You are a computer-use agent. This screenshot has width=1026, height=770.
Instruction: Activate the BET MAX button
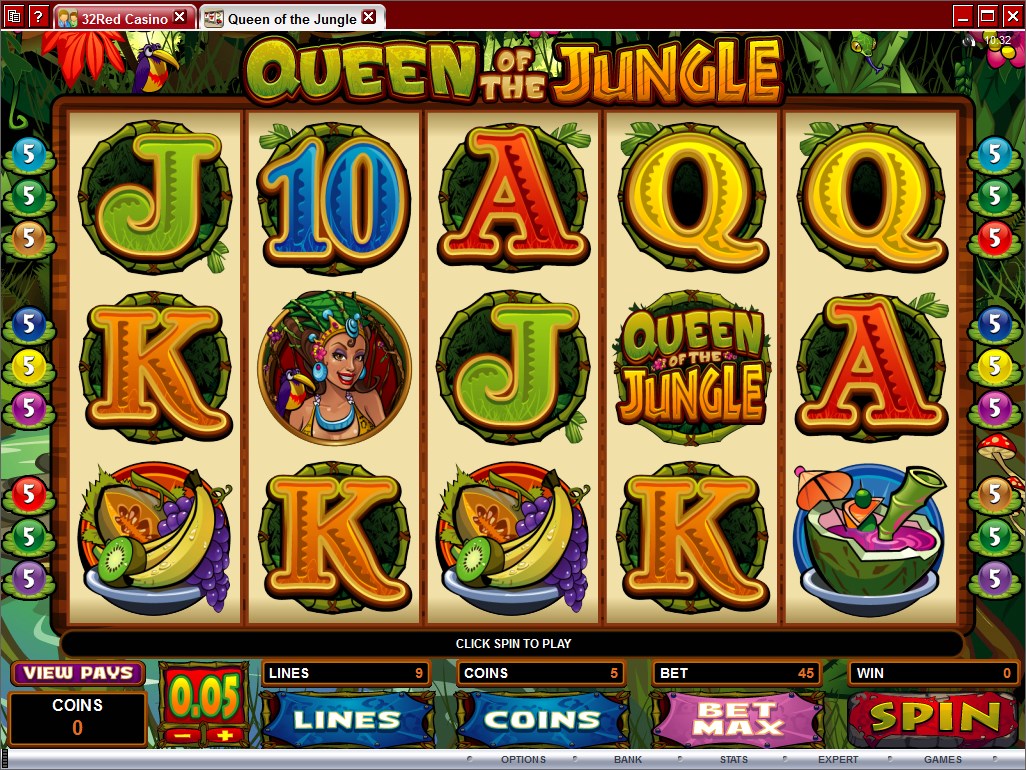[x=738, y=718]
